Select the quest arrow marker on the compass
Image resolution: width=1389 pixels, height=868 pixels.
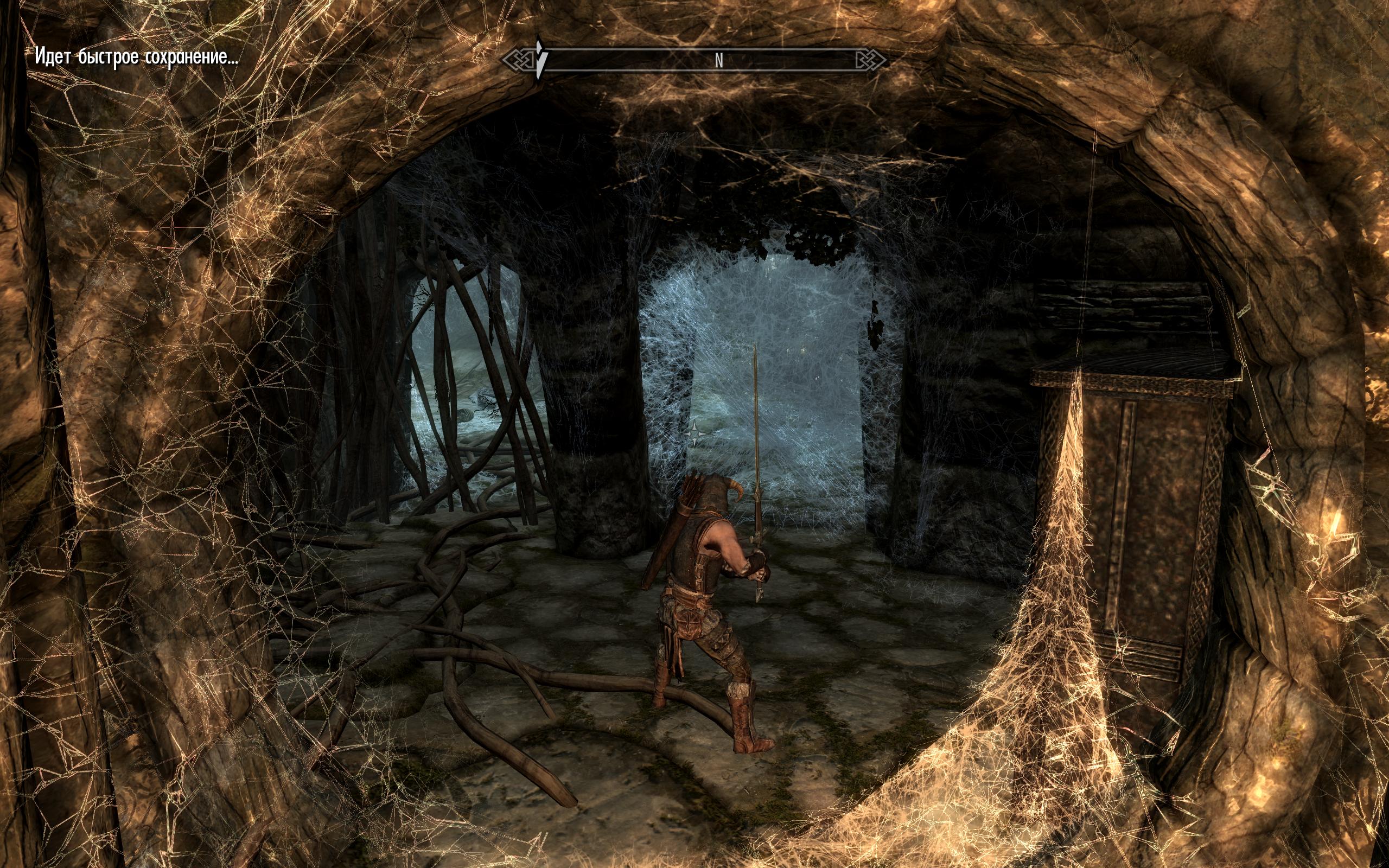coord(539,60)
